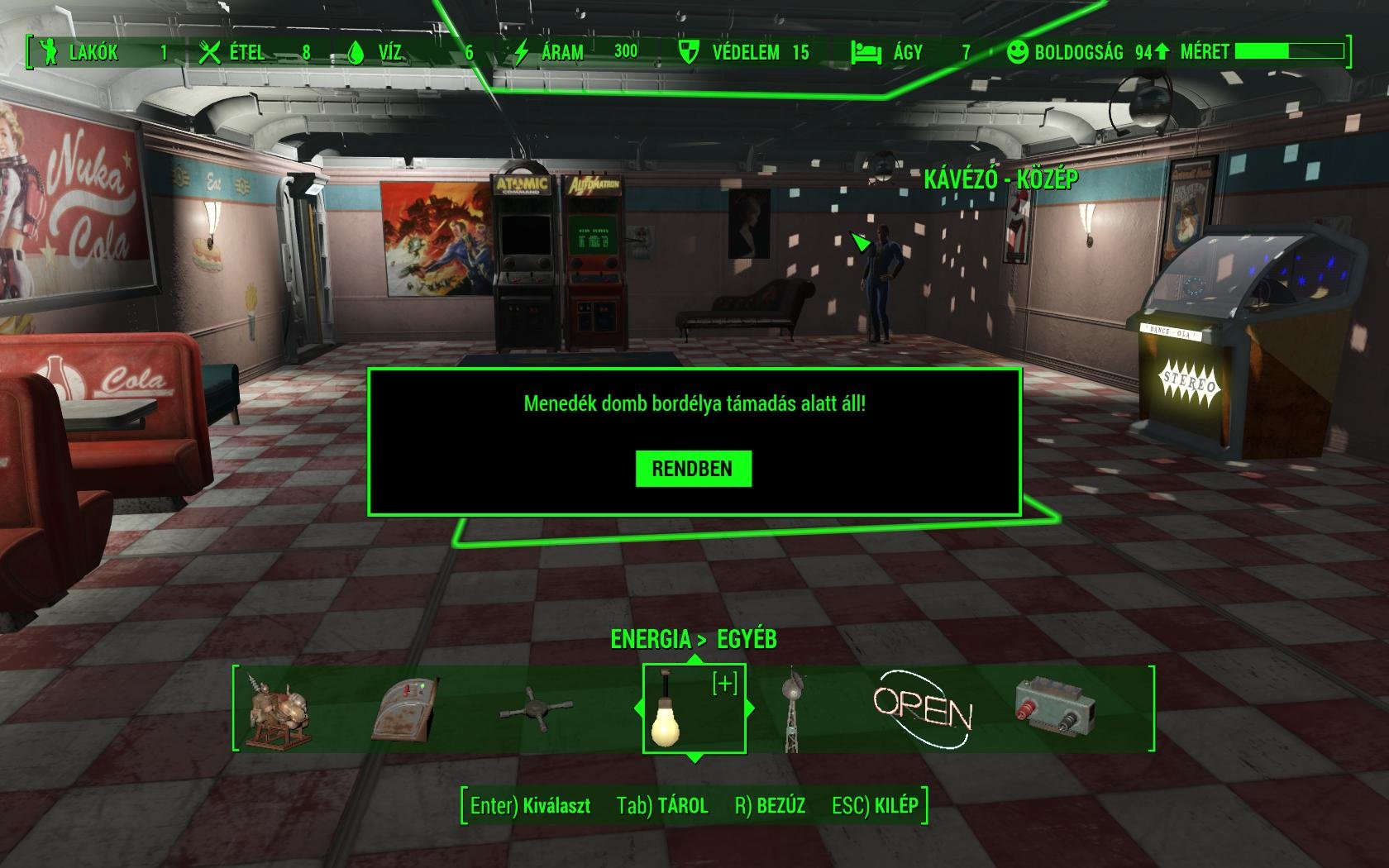Click the Lakók population person icon
The width and height of the screenshot is (1389, 868).
click(49, 52)
